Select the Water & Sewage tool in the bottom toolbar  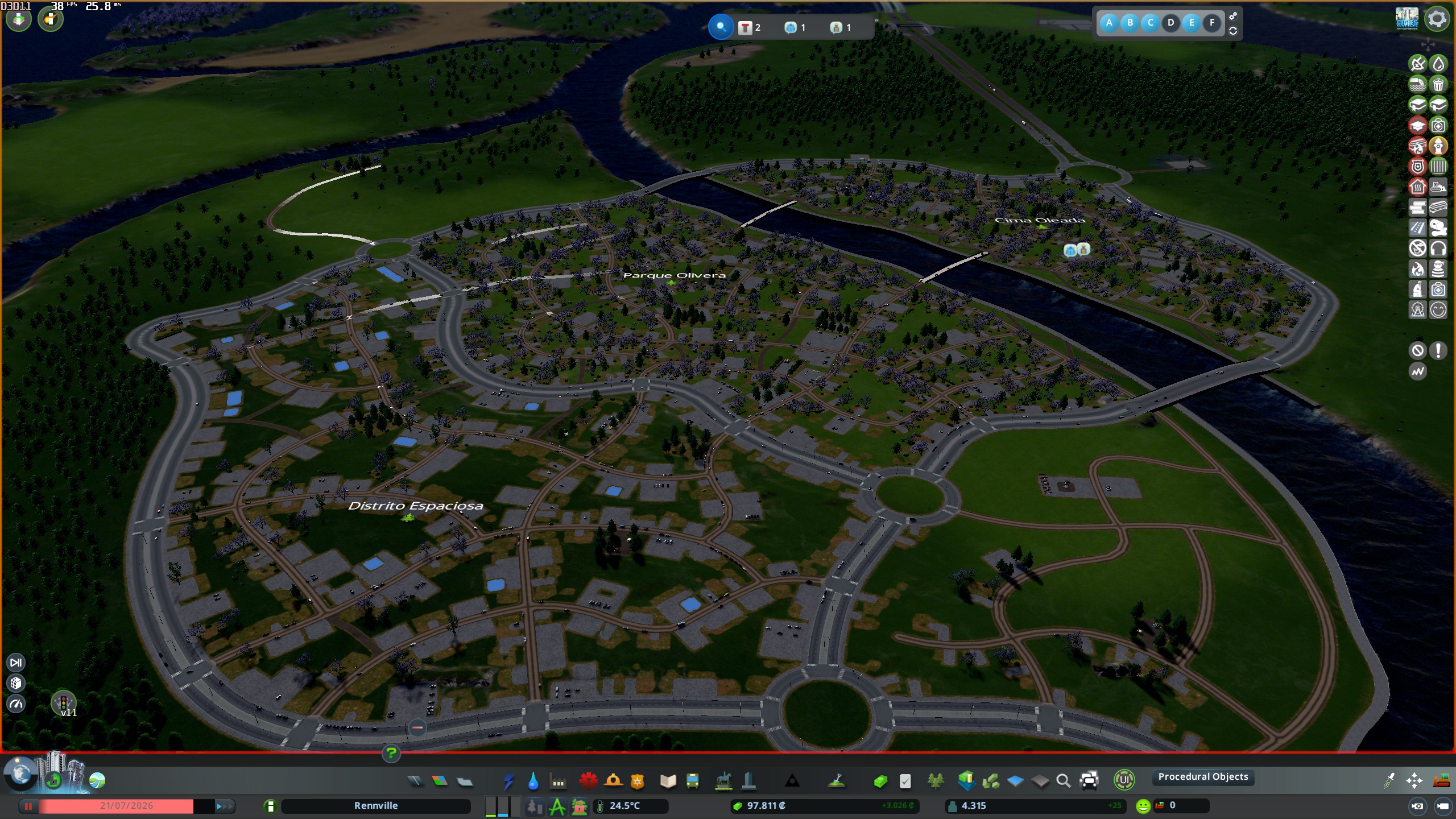point(533,781)
